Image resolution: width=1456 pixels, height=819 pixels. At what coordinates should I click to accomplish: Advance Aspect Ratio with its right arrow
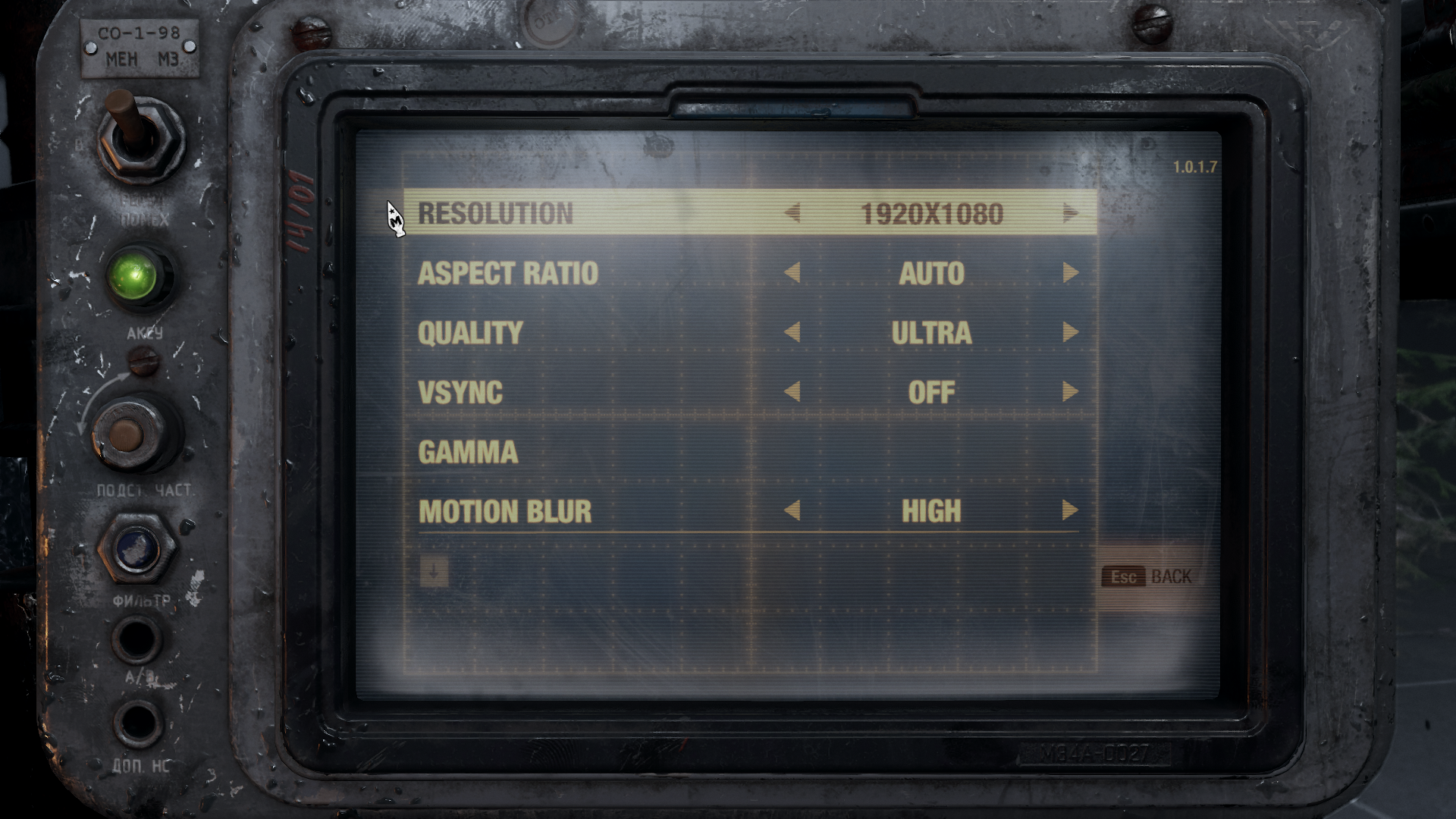[1070, 273]
